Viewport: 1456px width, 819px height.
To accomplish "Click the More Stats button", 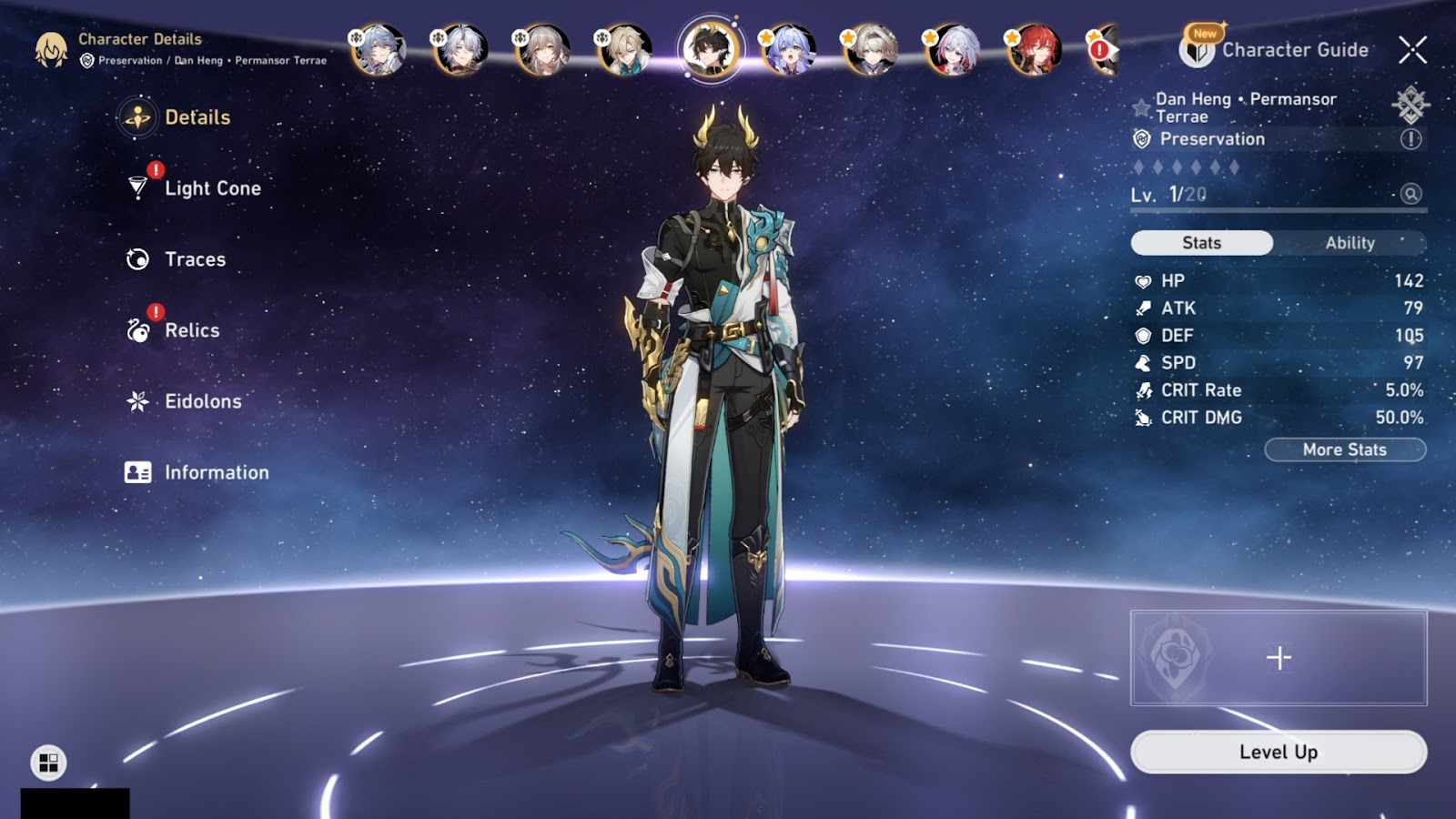I will (x=1344, y=450).
